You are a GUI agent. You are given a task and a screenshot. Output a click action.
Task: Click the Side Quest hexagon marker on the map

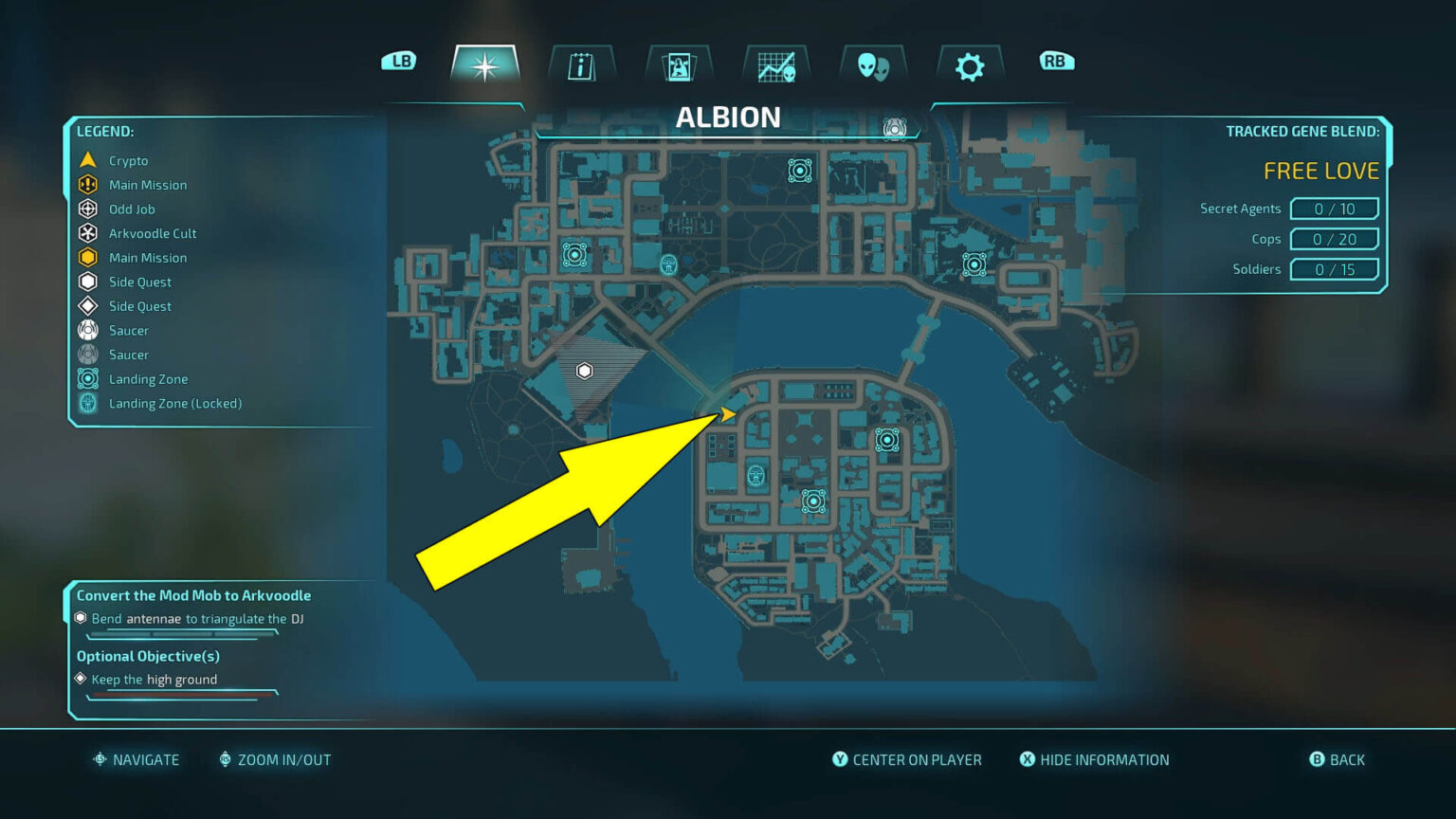583,371
